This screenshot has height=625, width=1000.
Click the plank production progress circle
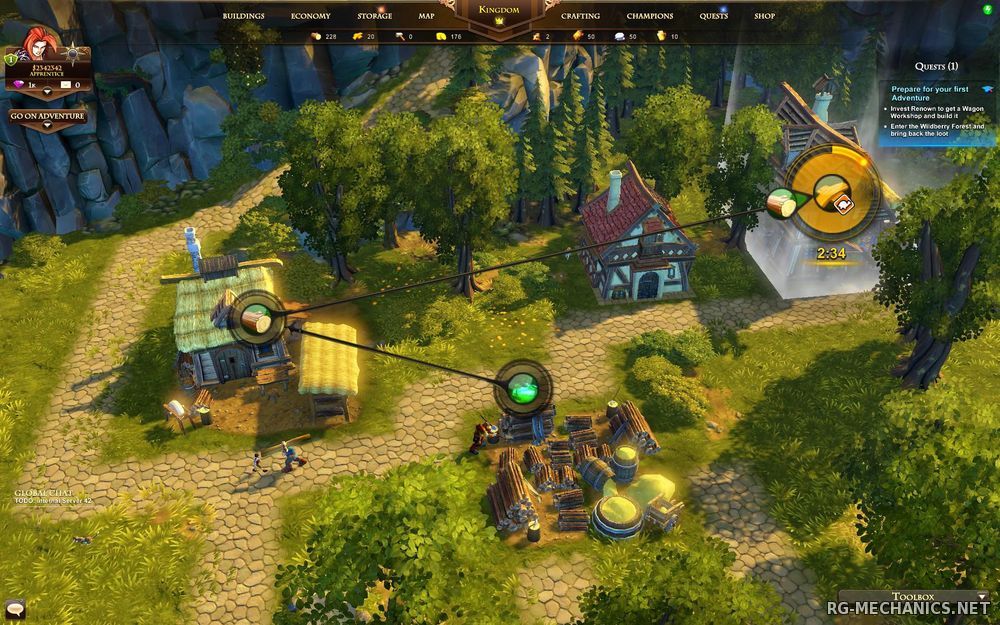832,193
